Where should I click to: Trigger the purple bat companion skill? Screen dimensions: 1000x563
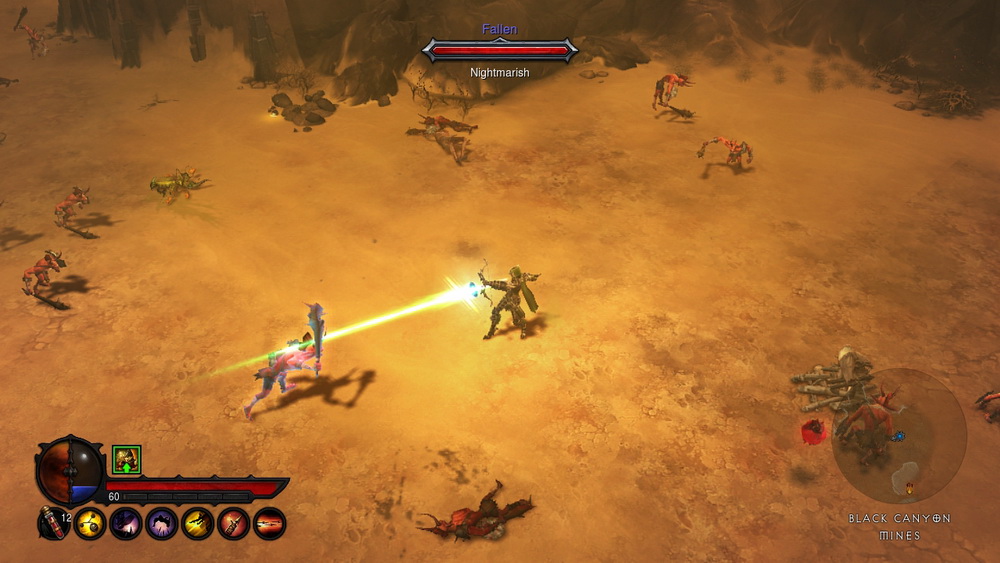126,523
